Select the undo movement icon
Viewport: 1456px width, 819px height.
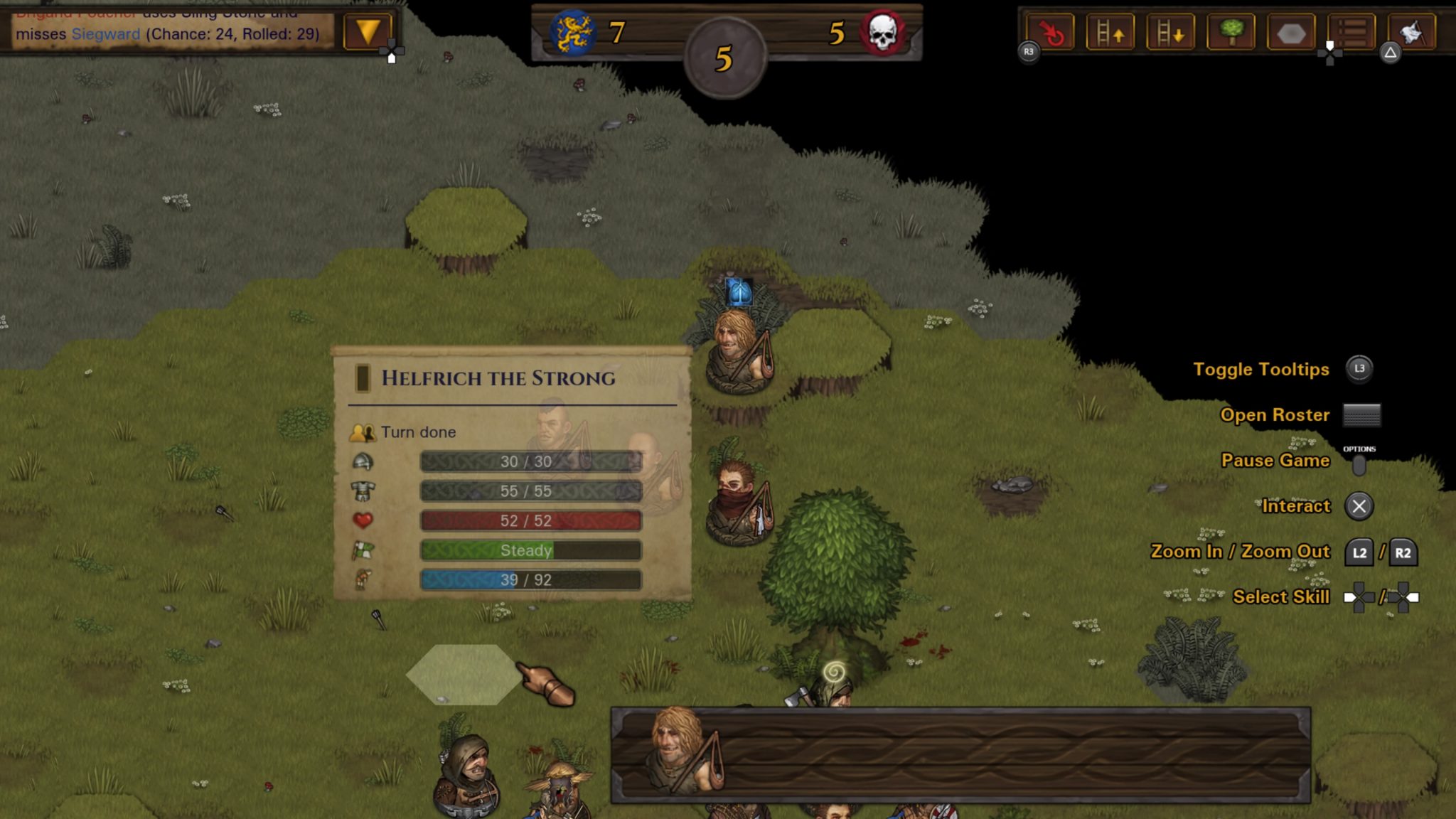click(1051, 32)
